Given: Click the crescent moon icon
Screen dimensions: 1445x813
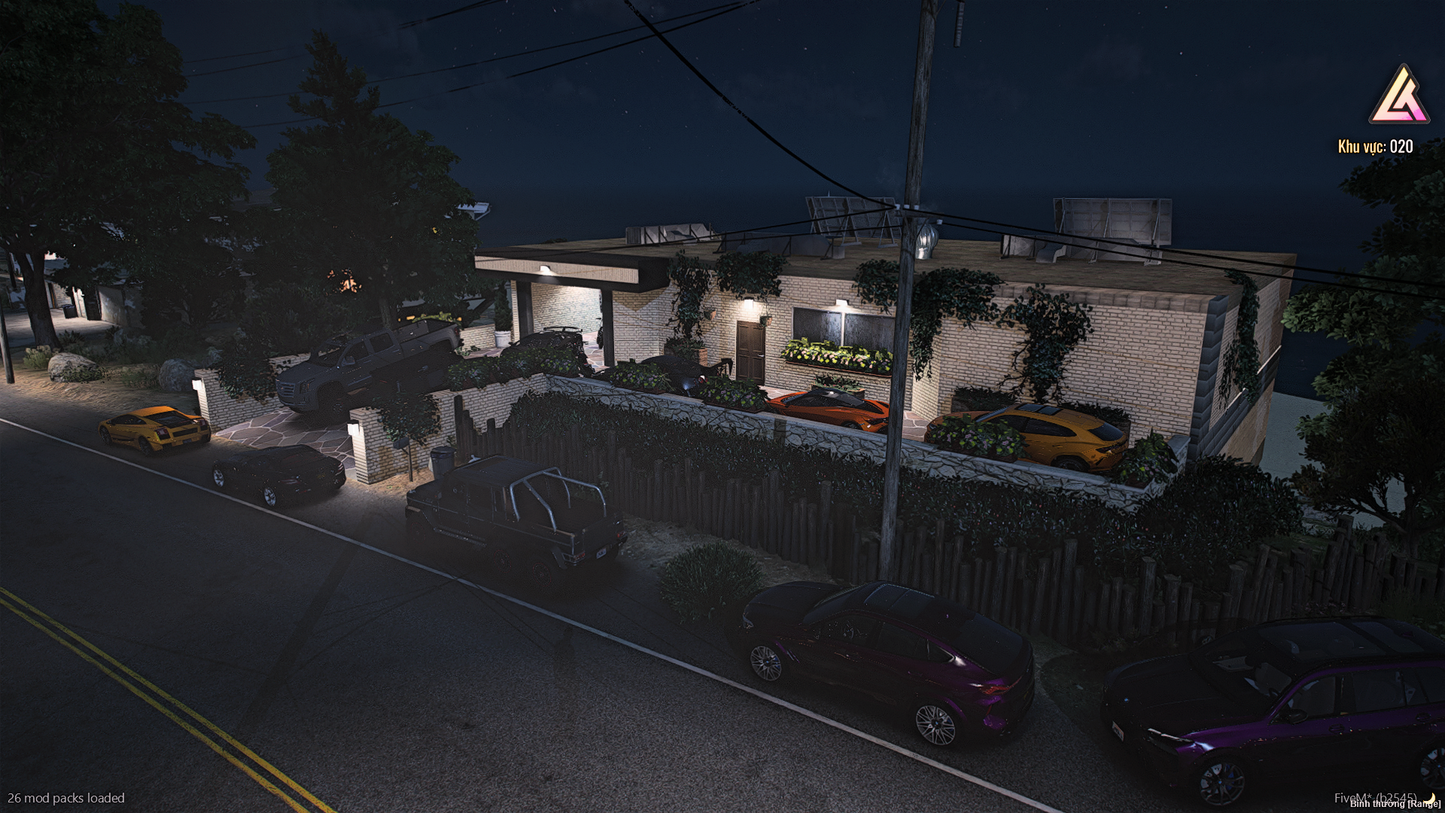Looking at the screenshot, I should click(1432, 798).
